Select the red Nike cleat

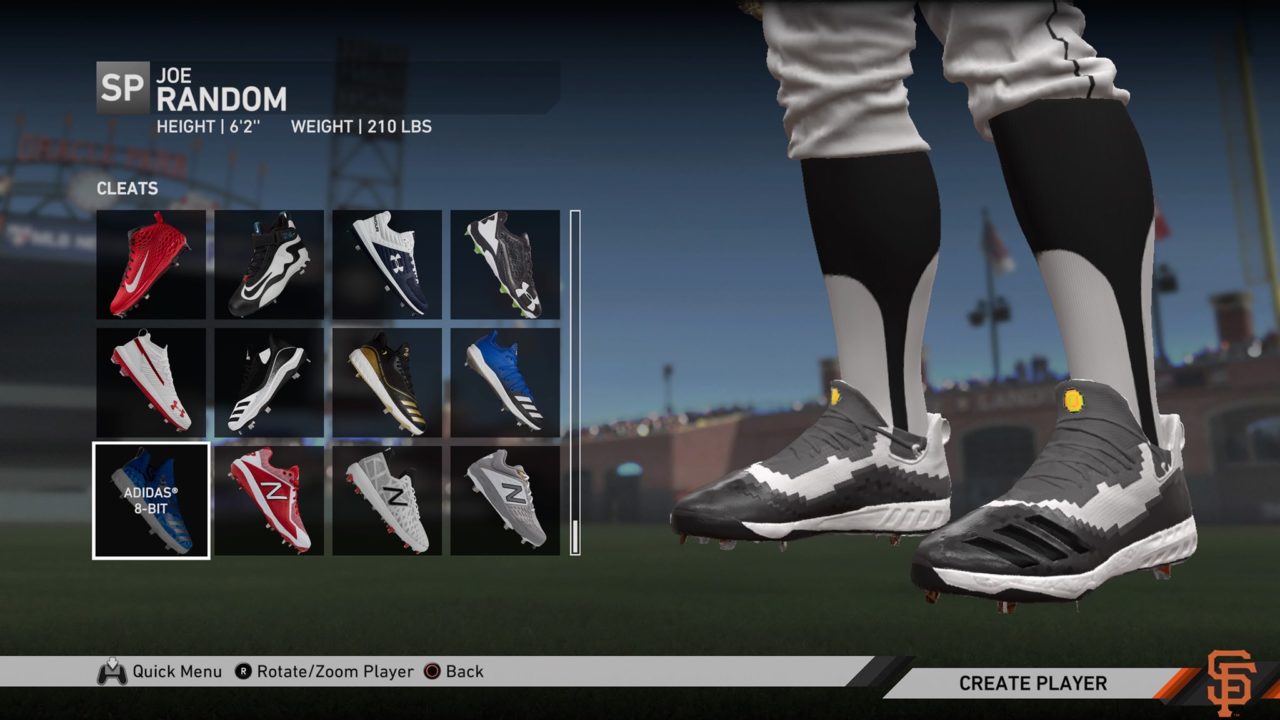(x=151, y=264)
